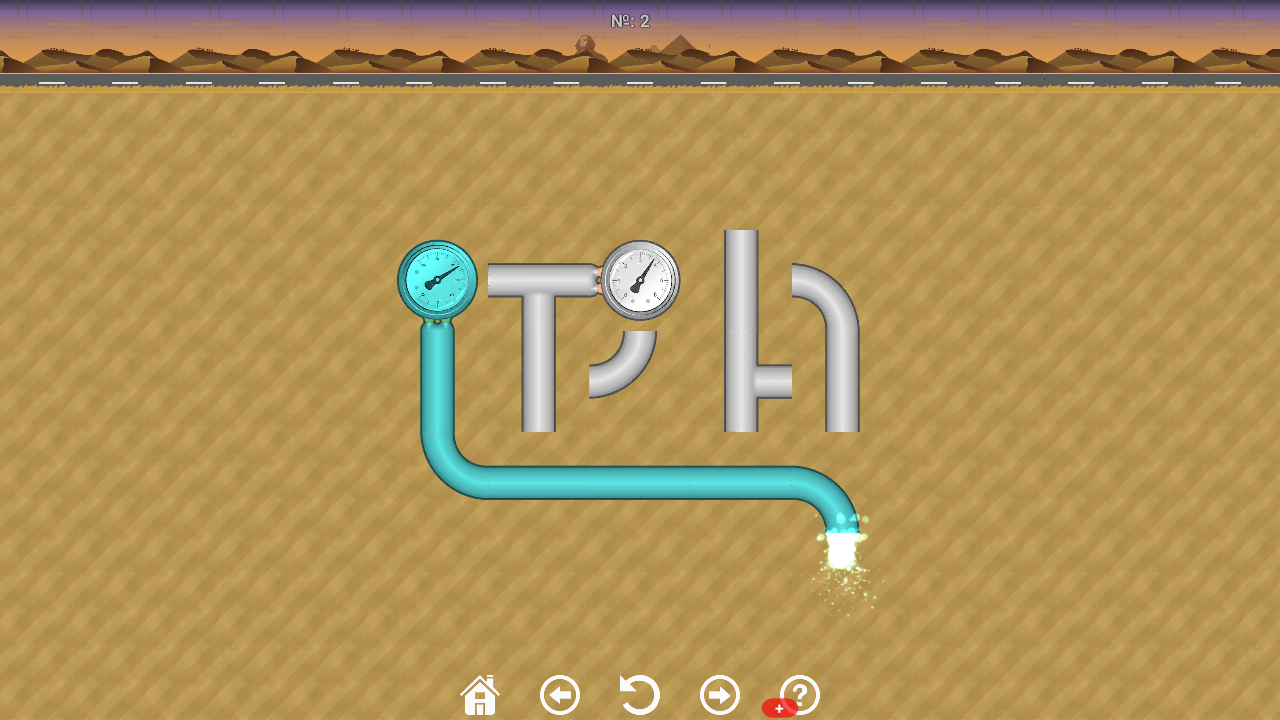
Task: Open hints using the question mark icon
Action: coord(799,693)
